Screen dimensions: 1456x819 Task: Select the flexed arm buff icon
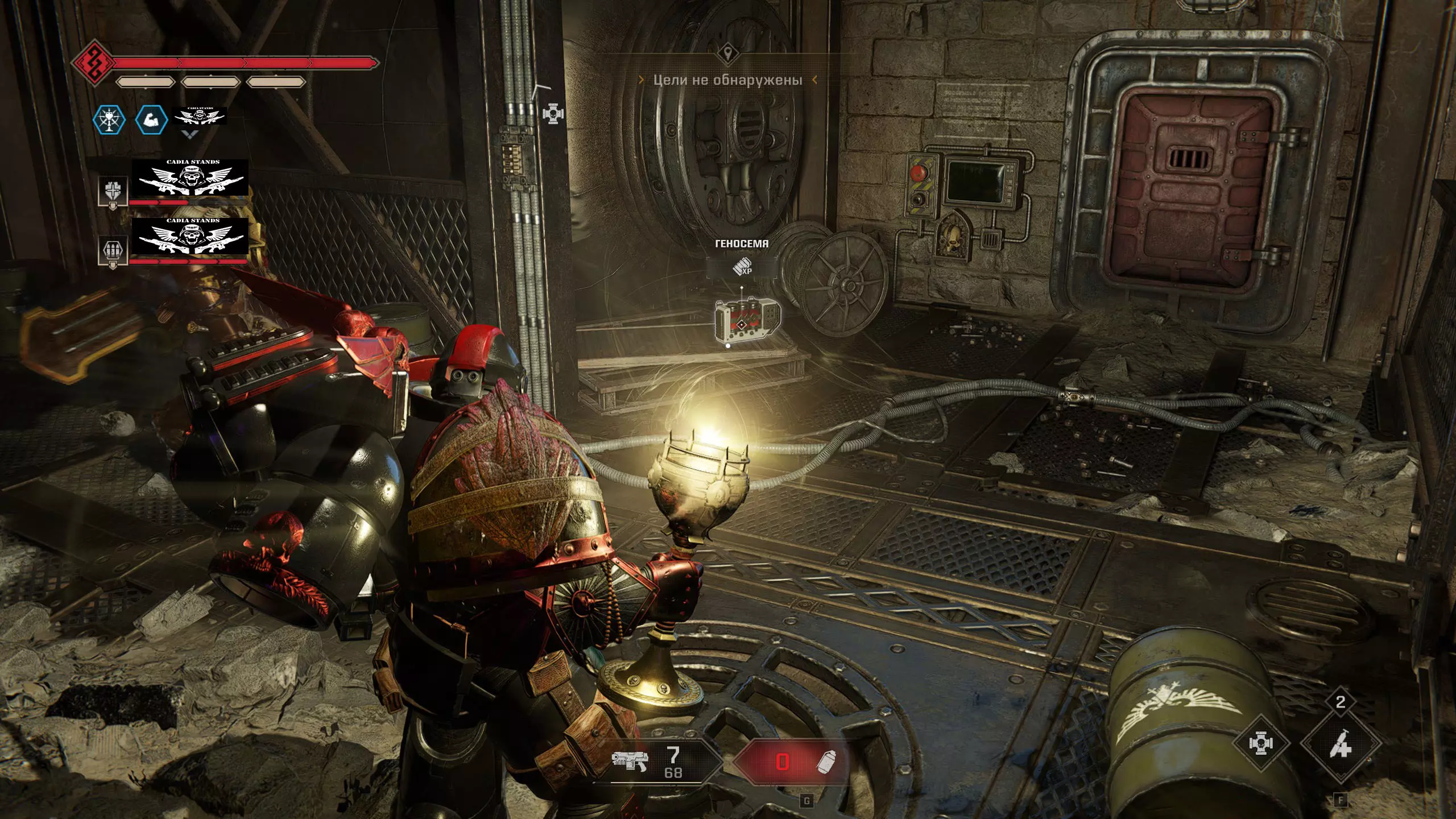pos(151,120)
